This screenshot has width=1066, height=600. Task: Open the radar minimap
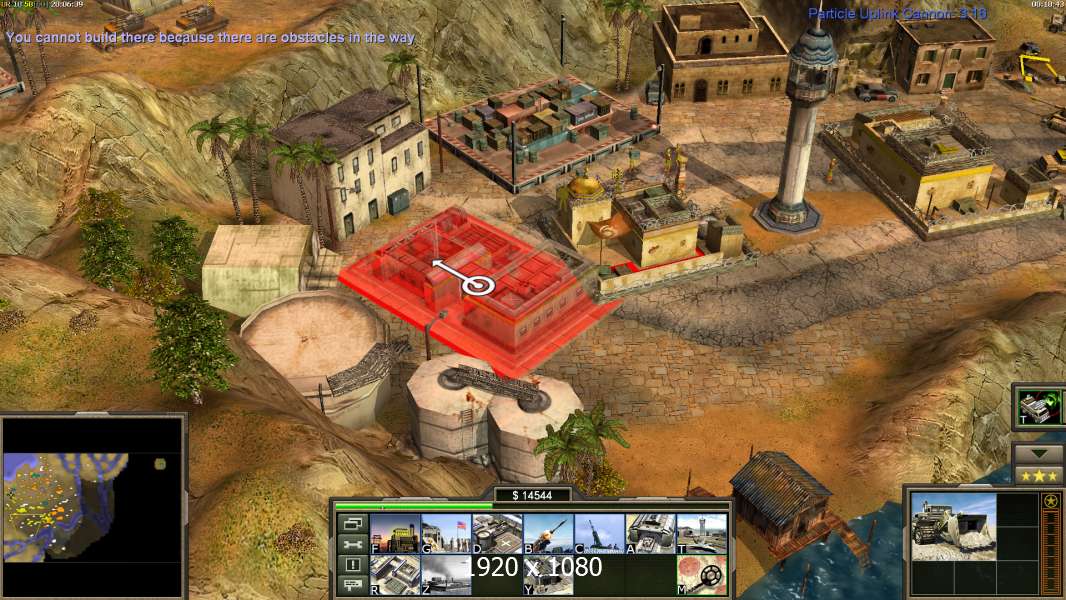click(x=93, y=506)
